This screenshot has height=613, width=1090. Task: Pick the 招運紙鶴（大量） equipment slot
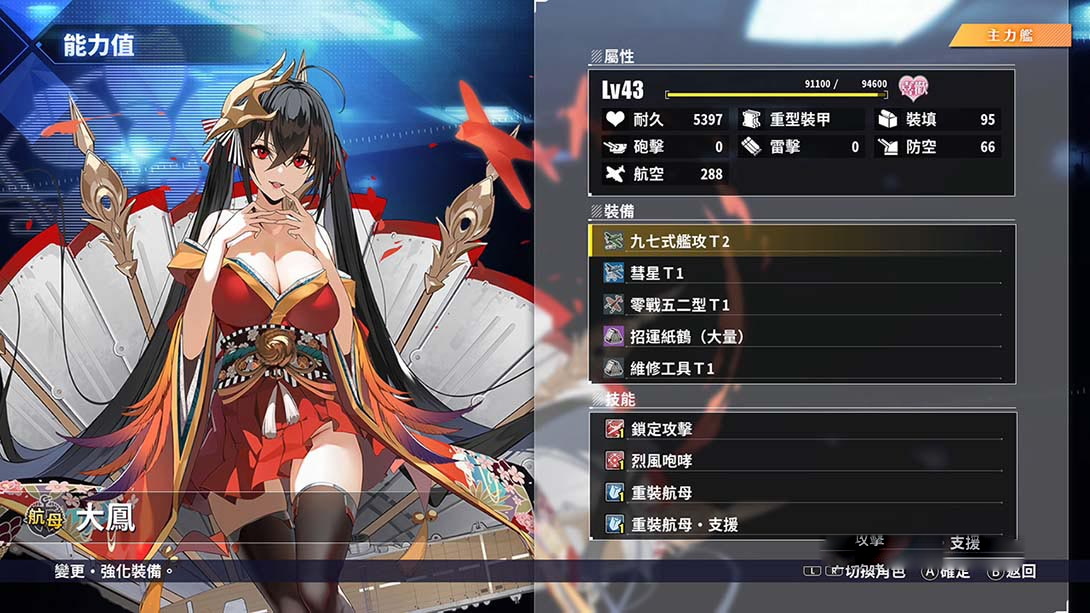click(x=800, y=337)
